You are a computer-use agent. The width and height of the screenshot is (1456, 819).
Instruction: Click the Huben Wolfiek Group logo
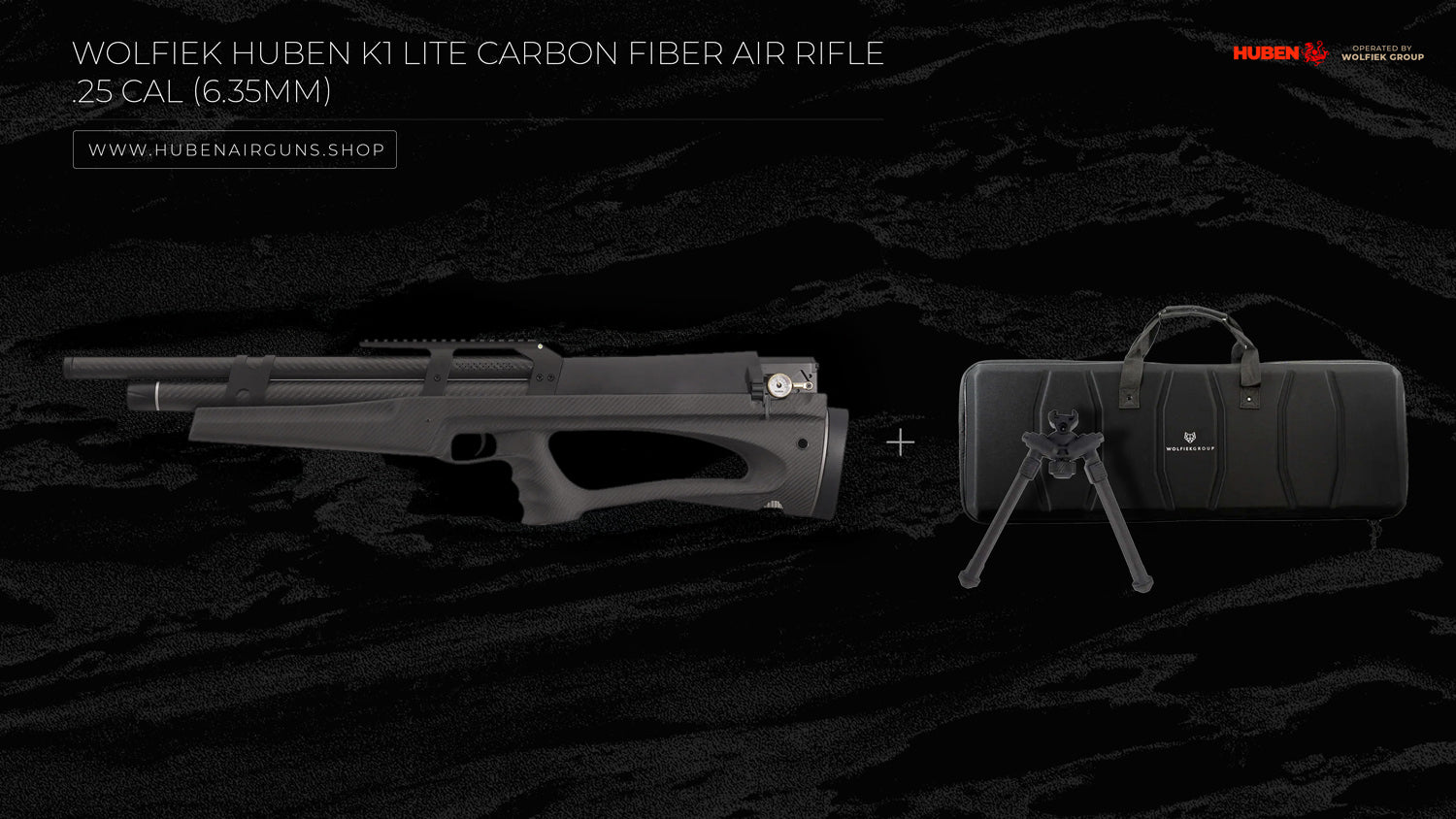[1327, 53]
